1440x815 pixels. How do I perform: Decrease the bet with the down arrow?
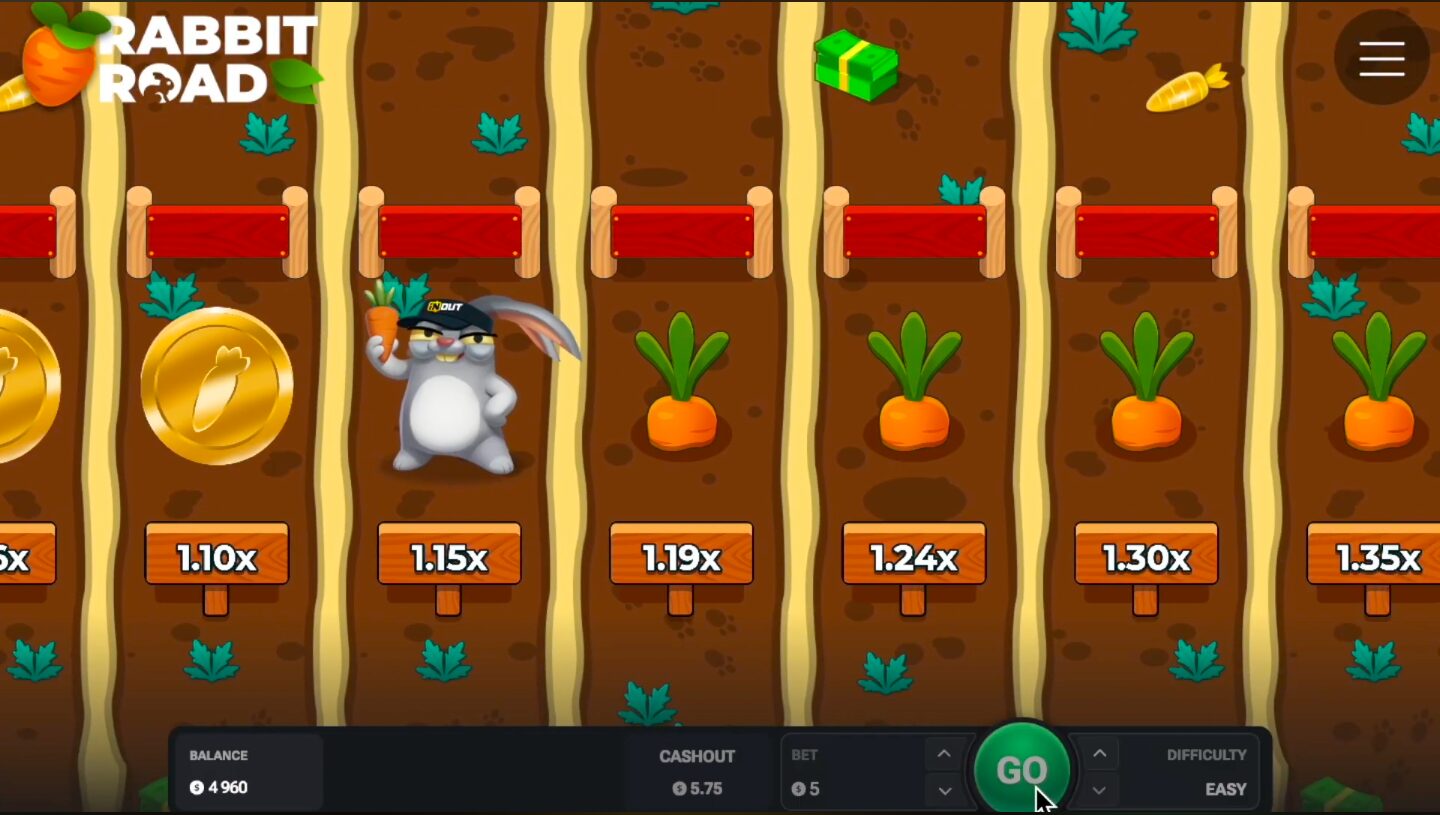click(943, 789)
